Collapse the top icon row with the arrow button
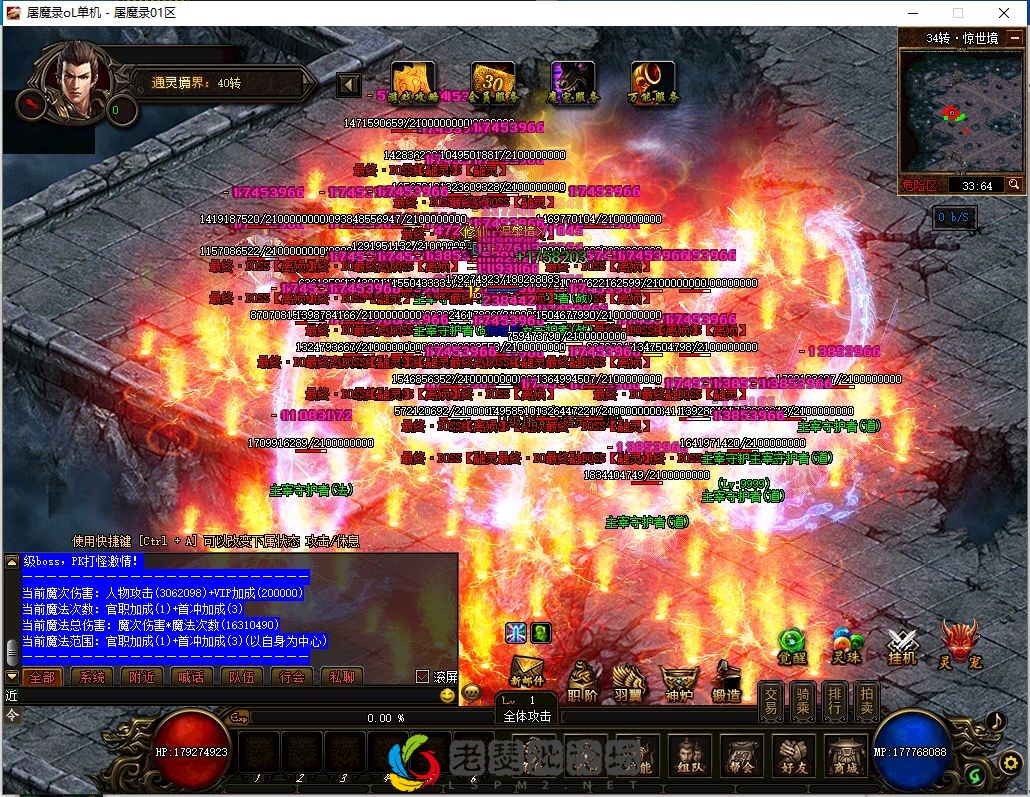Screen dimensions: 1030x797 click(348, 84)
